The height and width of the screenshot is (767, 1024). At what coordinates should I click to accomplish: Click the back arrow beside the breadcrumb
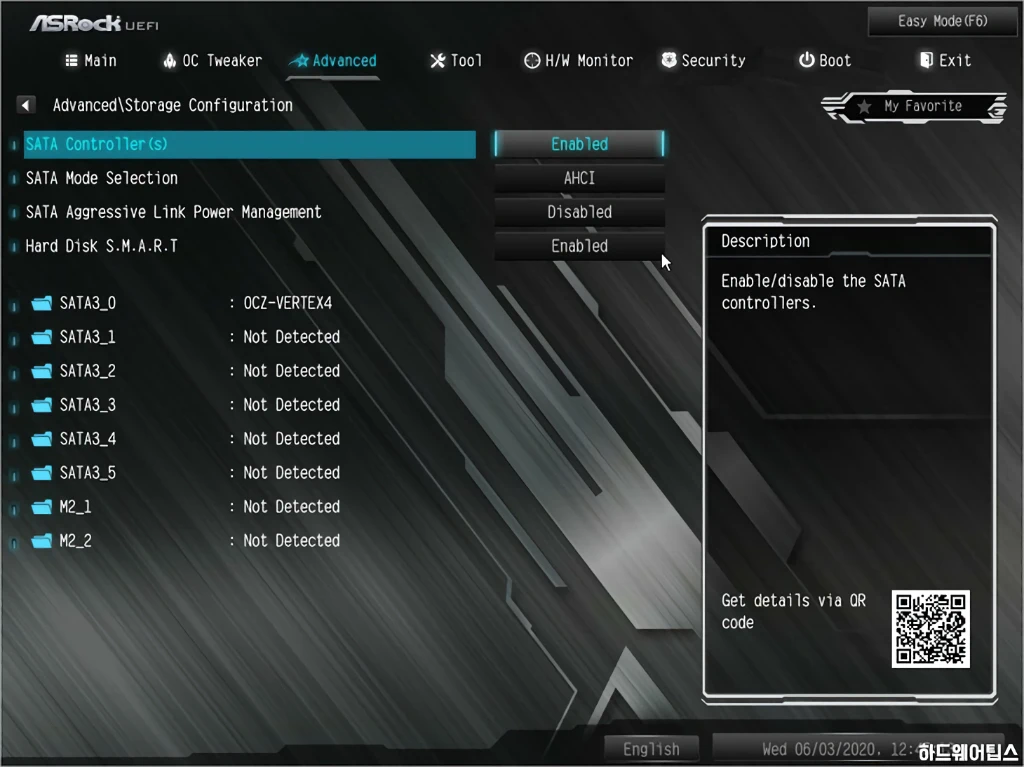tap(27, 105)
